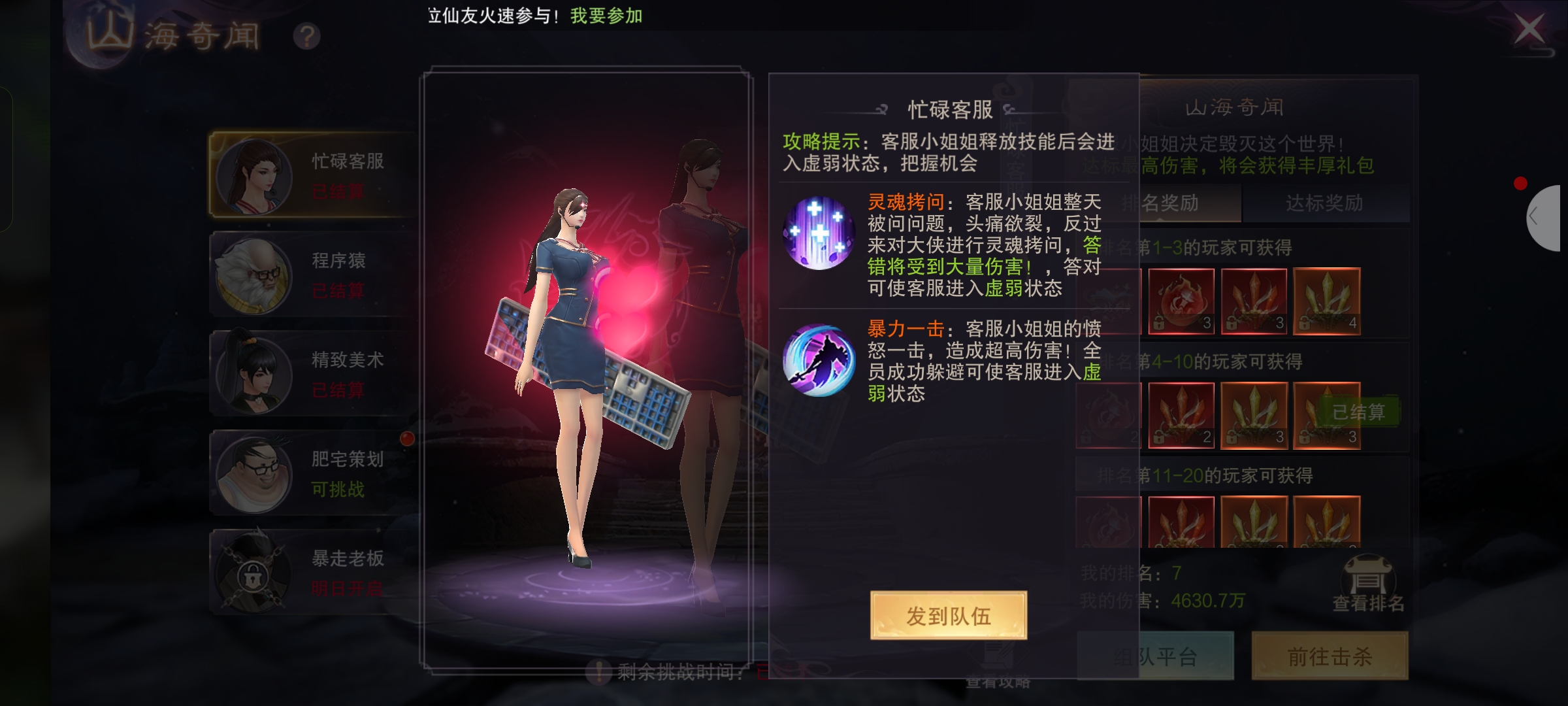Open the 查看排名 ranking view
The height and width of the screenshot is (706, 1568).
(1368, 585)
